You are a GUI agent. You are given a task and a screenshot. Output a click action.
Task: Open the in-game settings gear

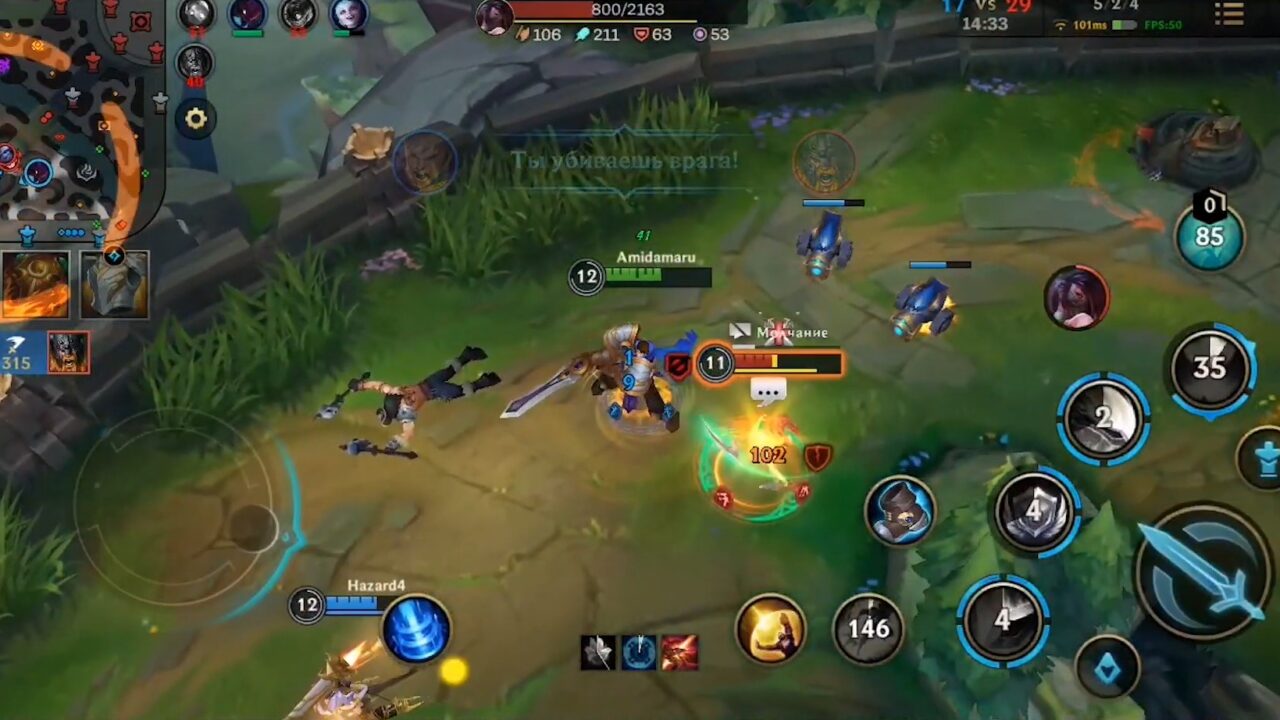(x=196, y=118)
